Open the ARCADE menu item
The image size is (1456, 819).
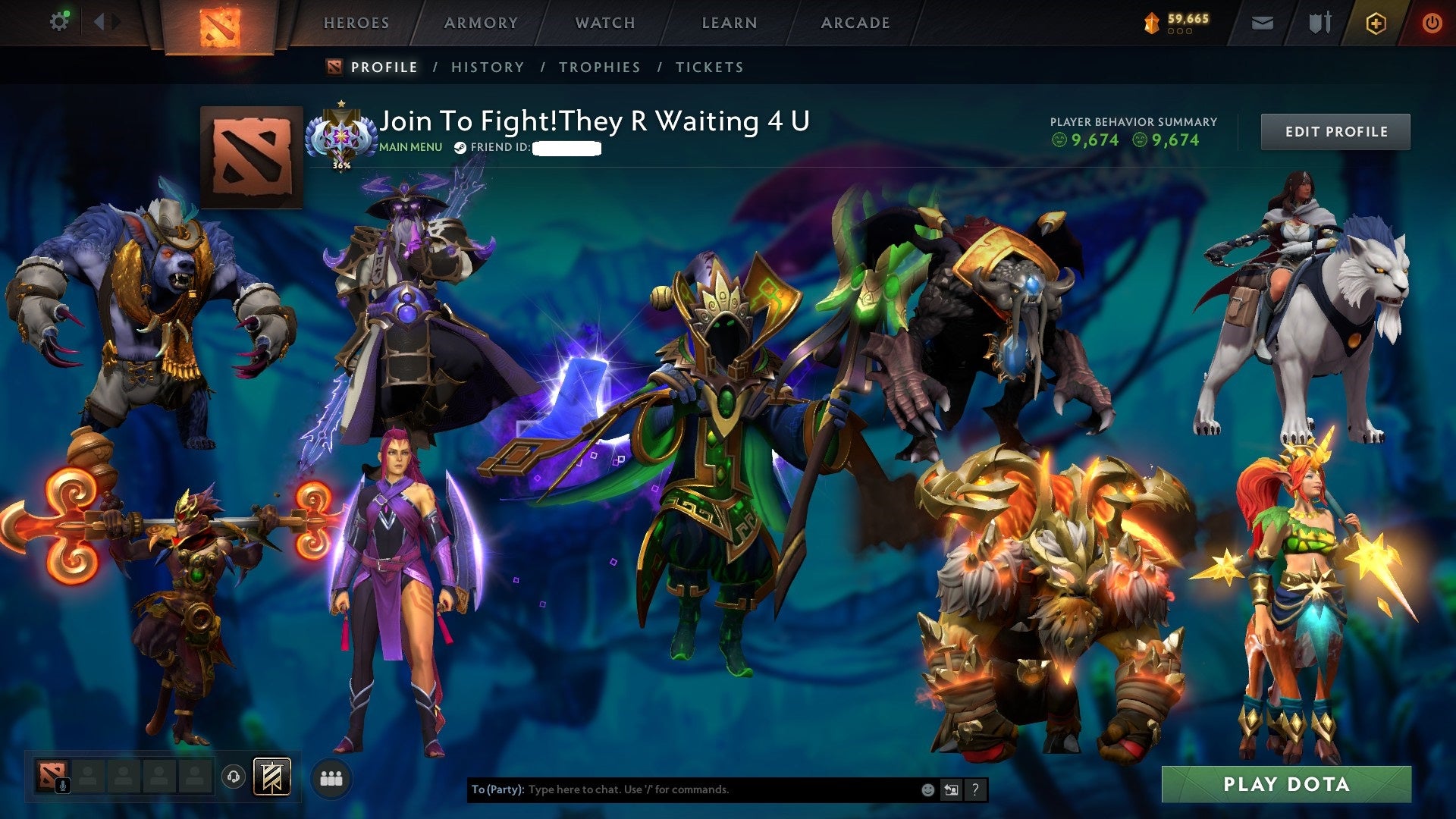pyautogui.click(x=855, y=23)
